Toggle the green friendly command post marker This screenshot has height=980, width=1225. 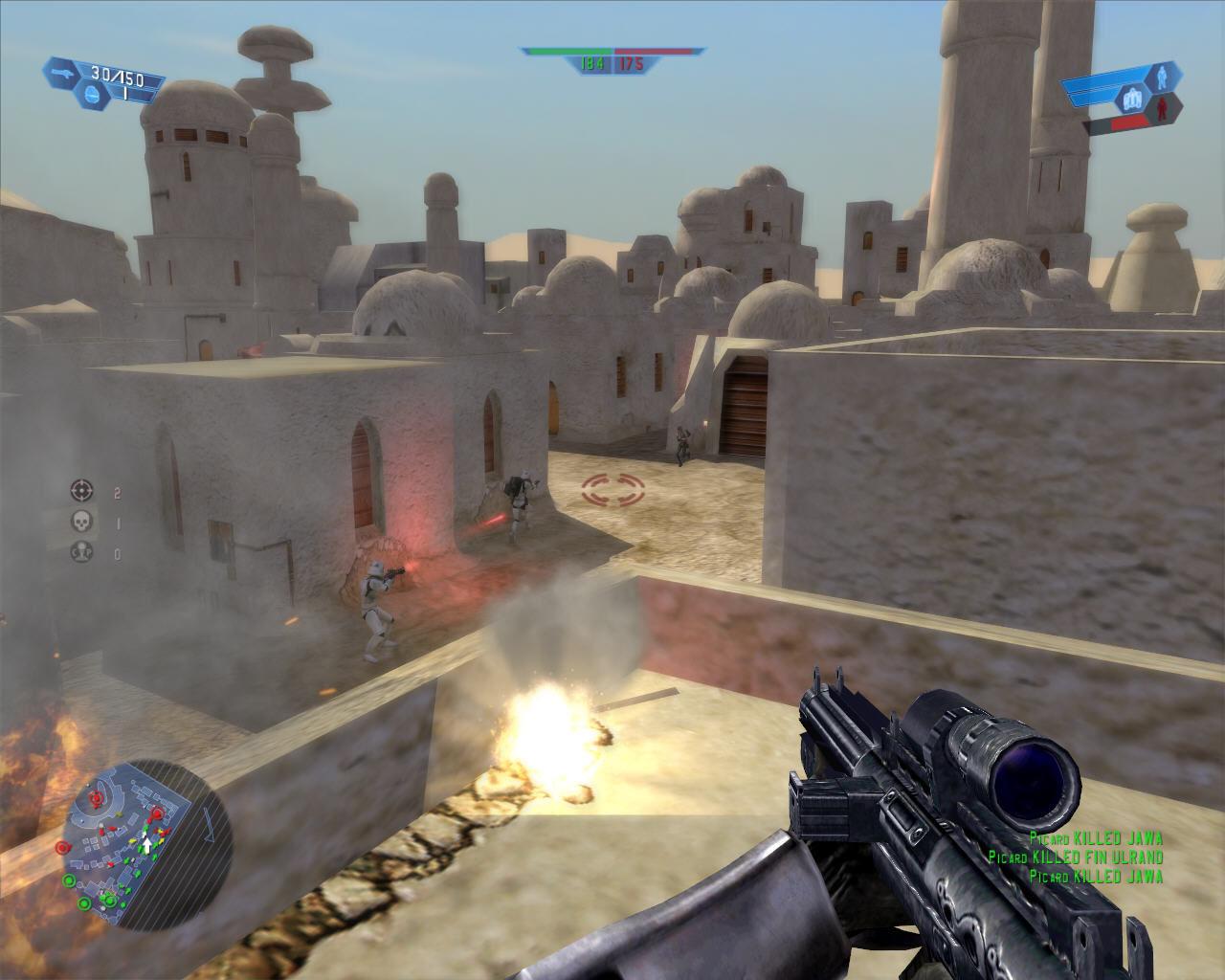[69, 880]
